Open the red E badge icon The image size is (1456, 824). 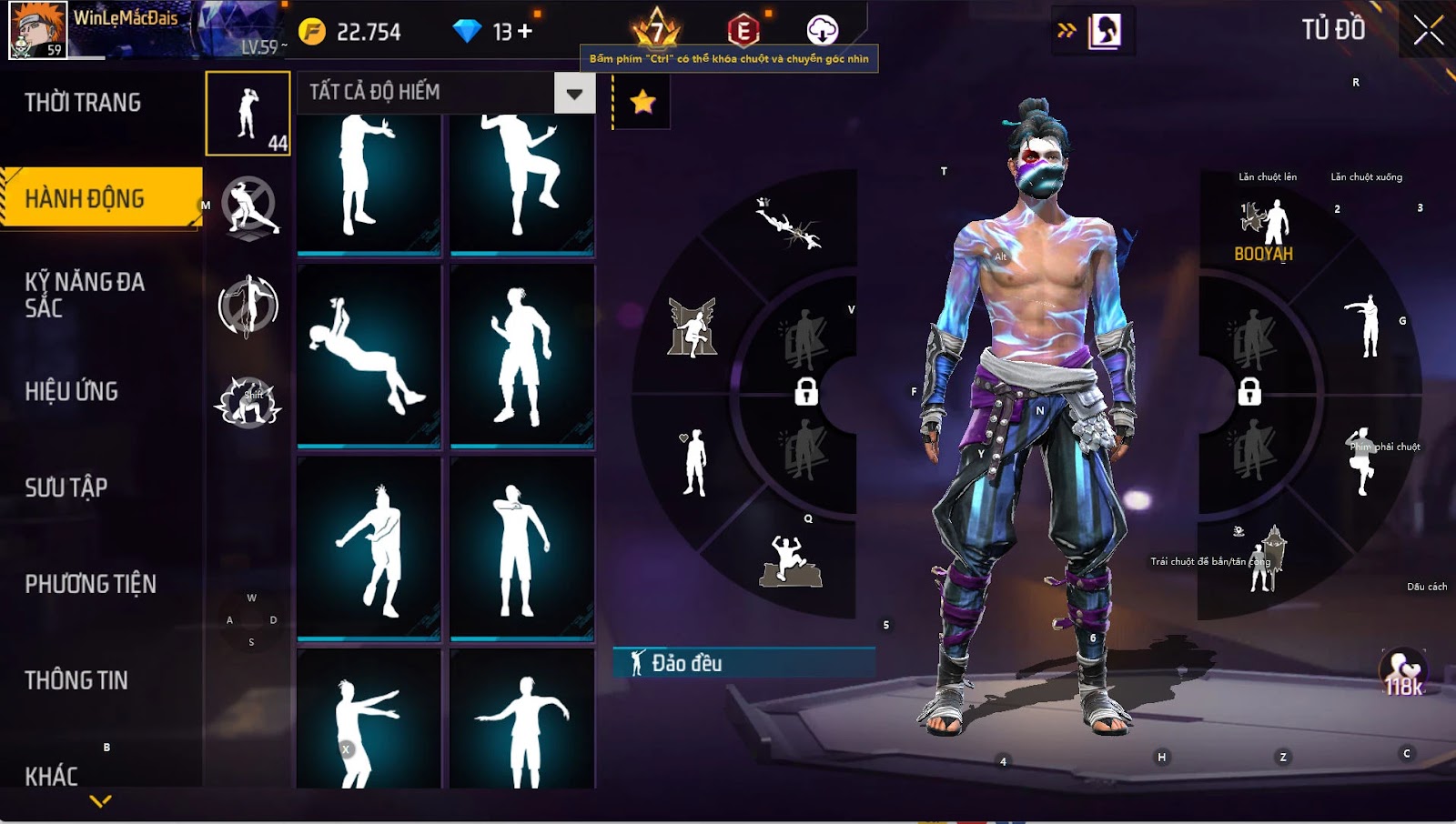pos(743,32)
